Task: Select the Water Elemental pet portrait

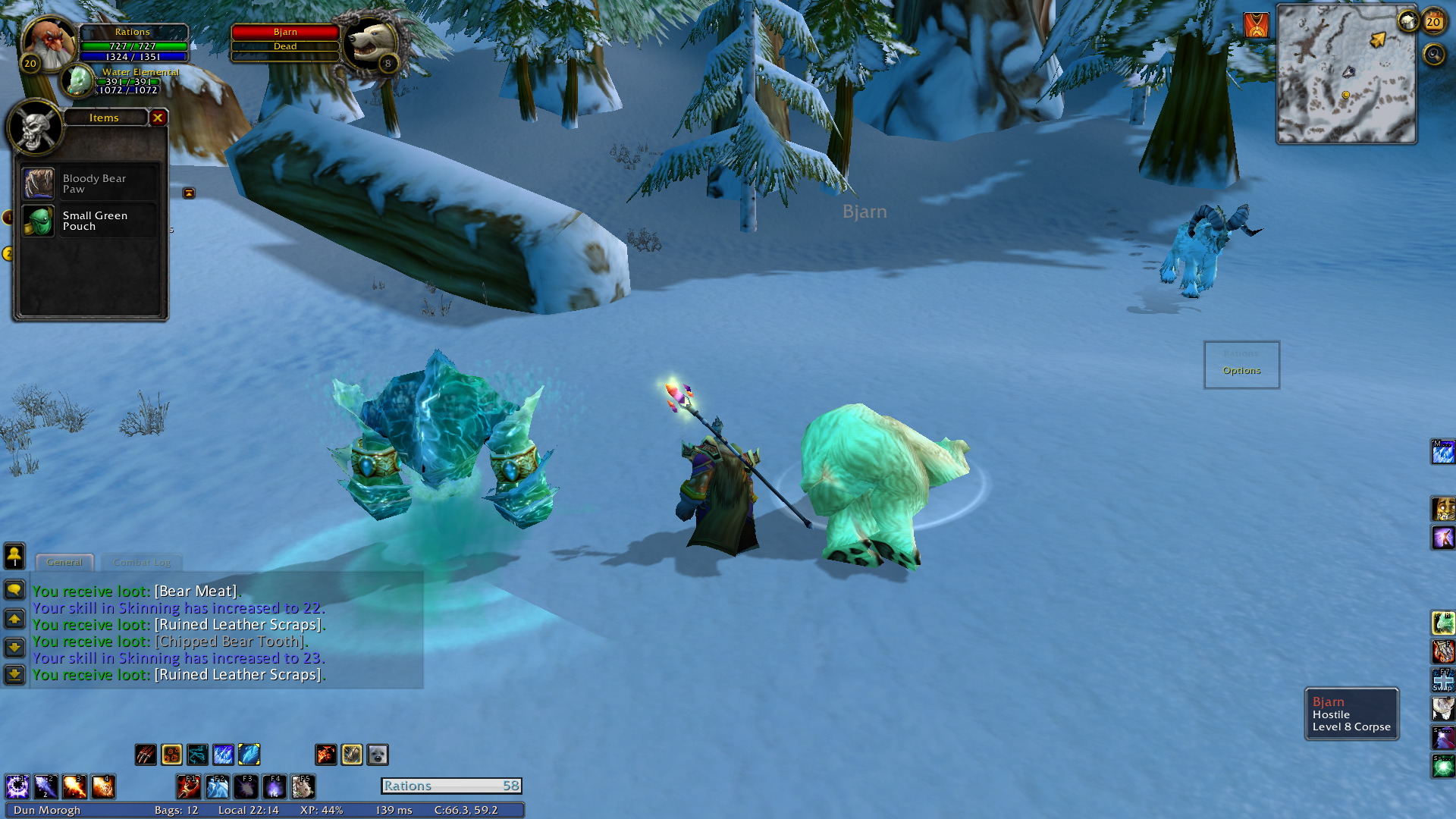Action: 77,81
